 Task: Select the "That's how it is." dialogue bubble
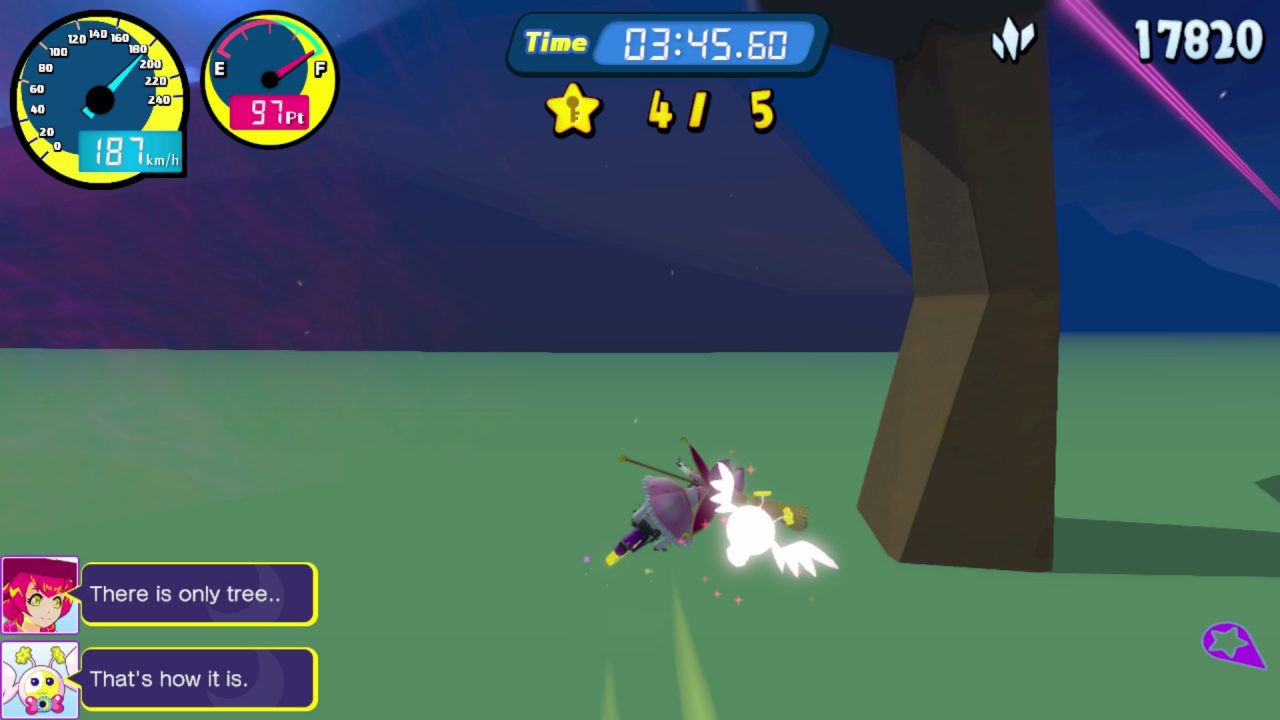coord(198,679)
